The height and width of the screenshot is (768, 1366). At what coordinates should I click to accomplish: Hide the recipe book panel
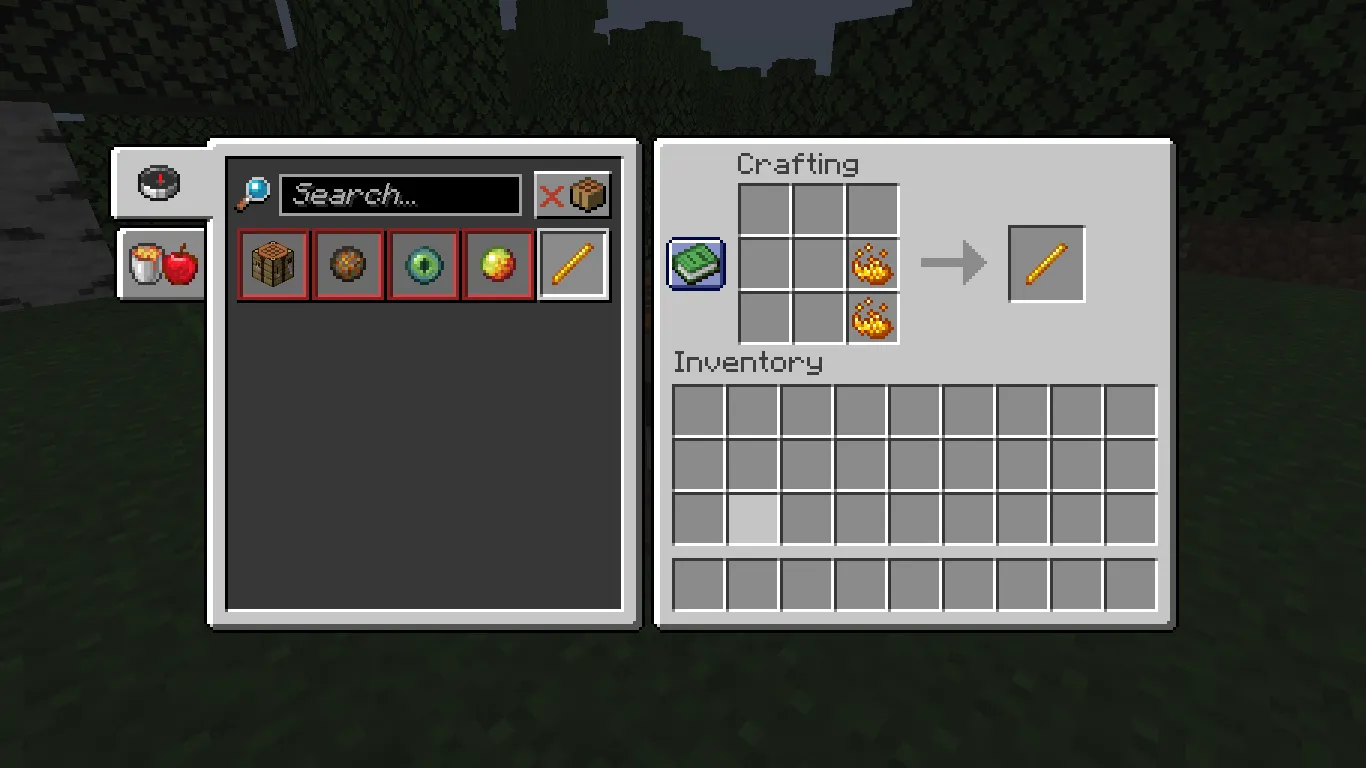click(695, 264)
